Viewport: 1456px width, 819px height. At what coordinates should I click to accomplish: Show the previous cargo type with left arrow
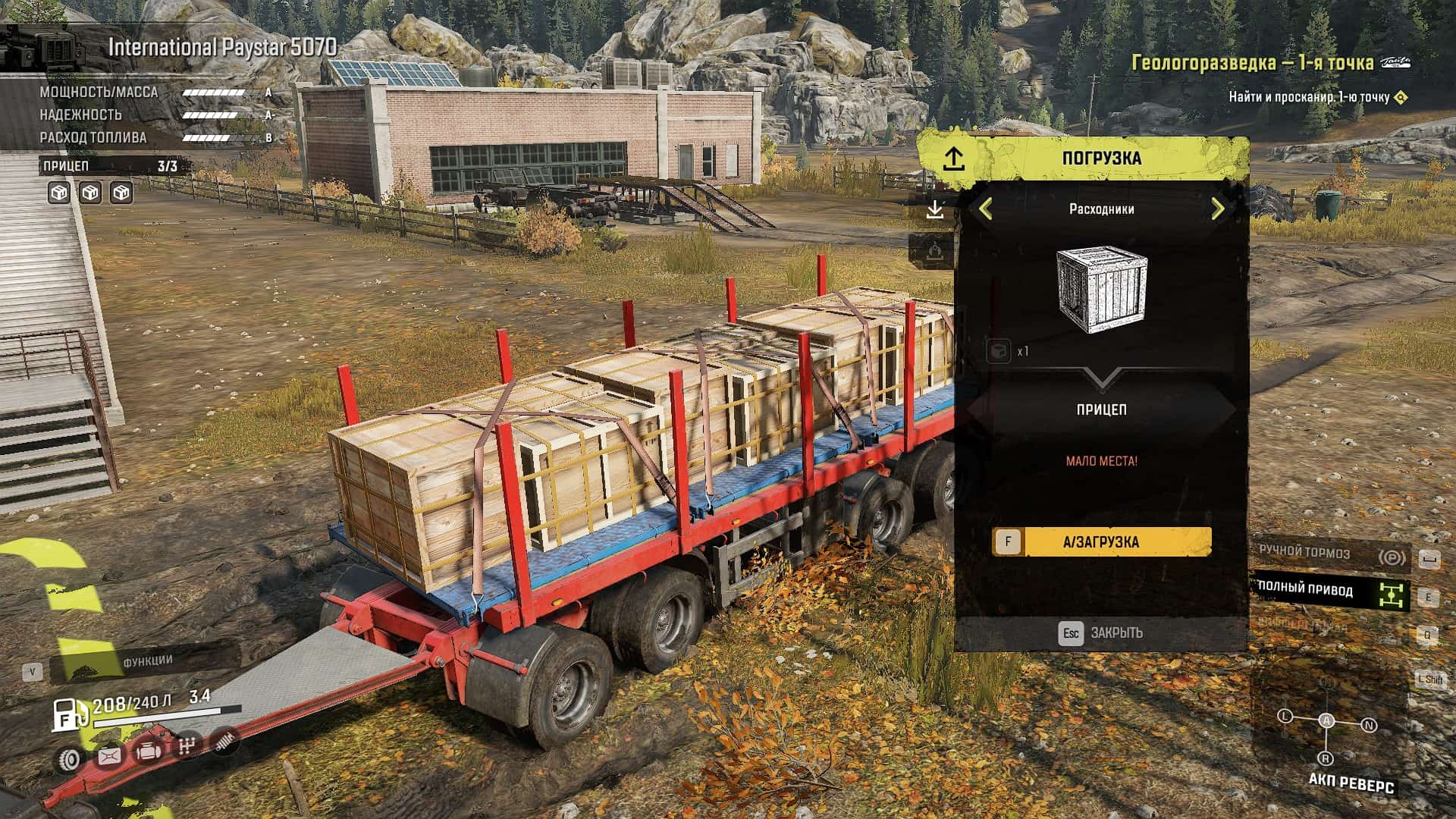point(986,209)
